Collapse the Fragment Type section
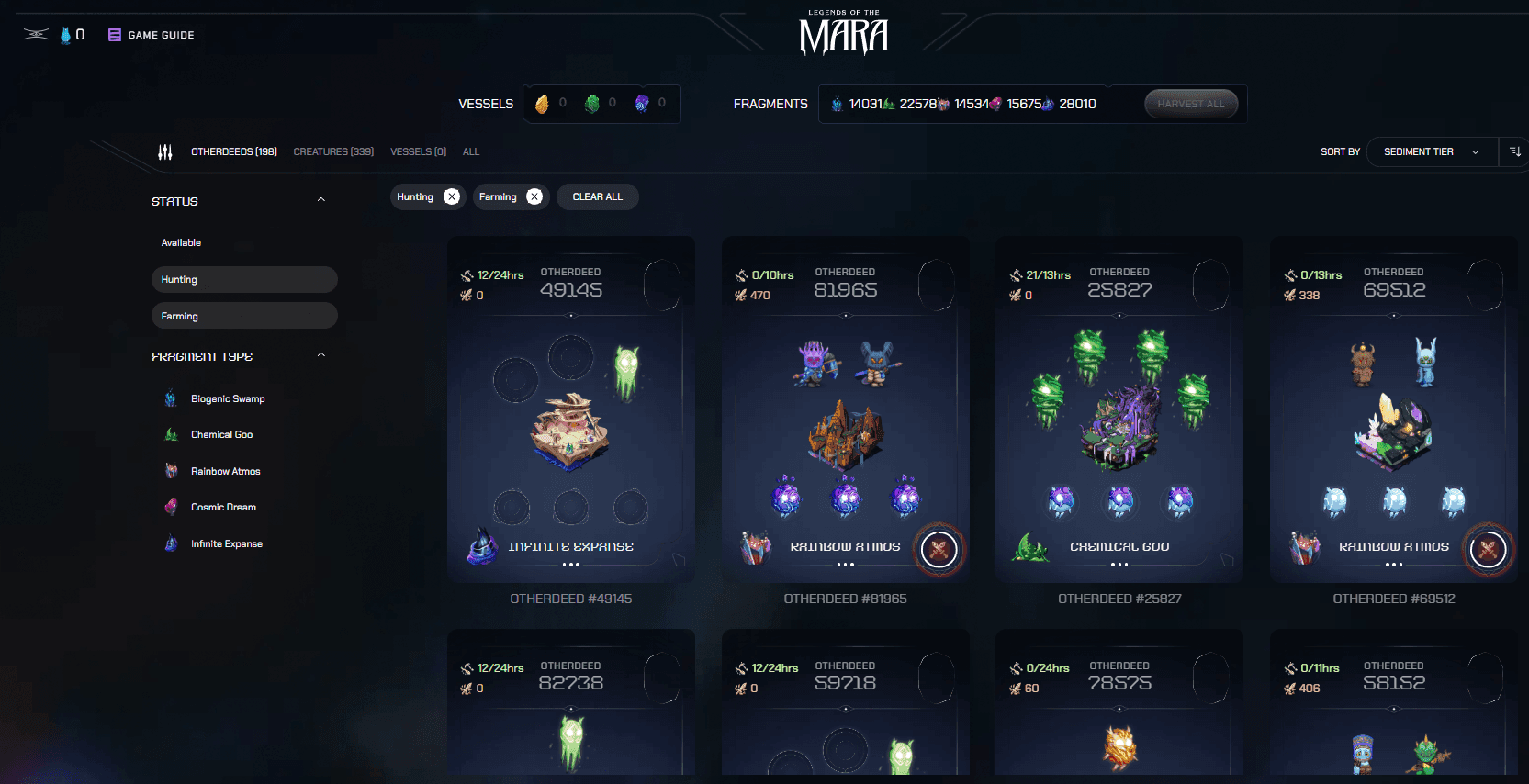 pyautogui.click(x=321, y=355)
